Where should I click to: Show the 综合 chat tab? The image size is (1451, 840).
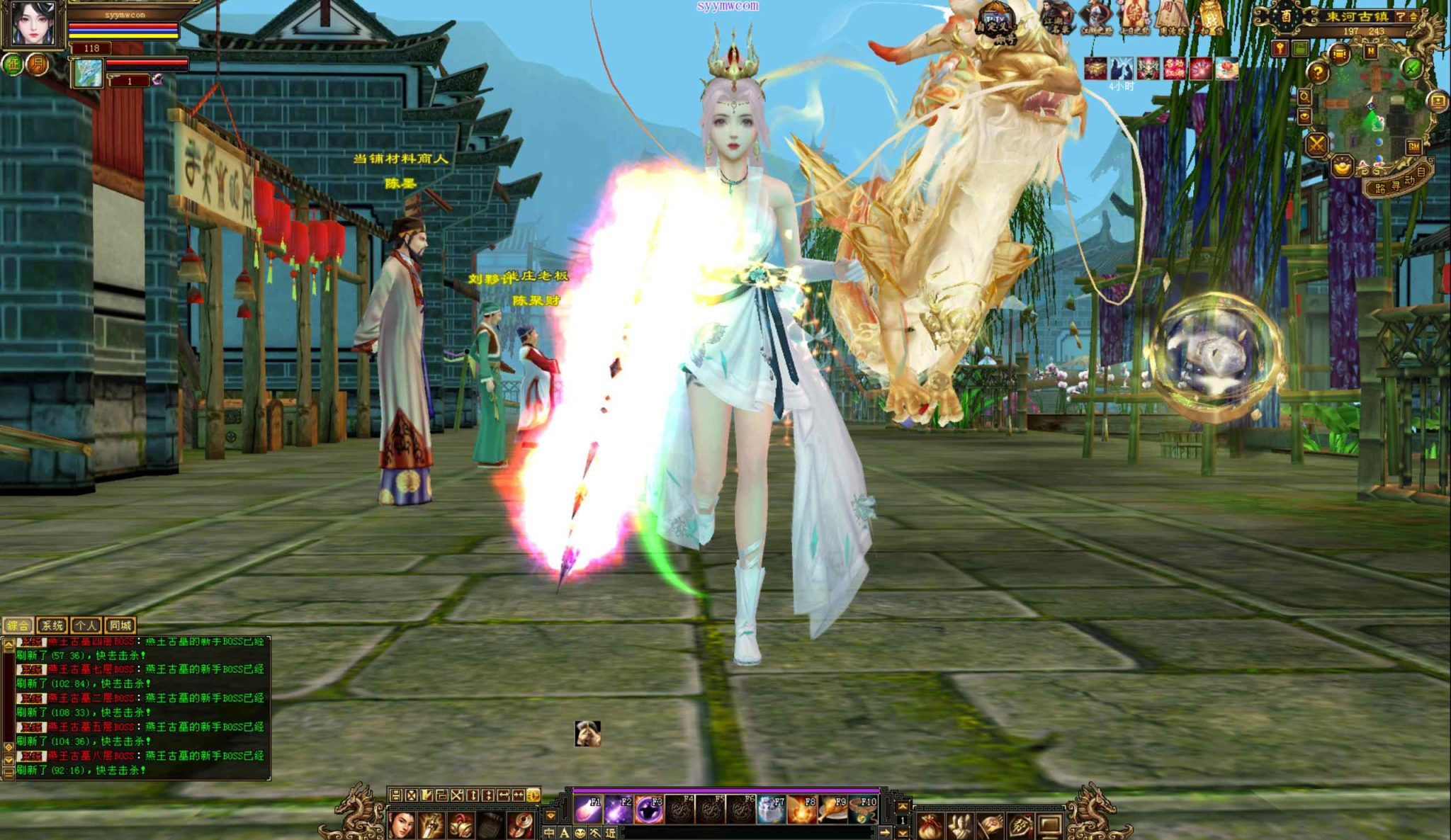pyautogui.click(x=18, y=625)
